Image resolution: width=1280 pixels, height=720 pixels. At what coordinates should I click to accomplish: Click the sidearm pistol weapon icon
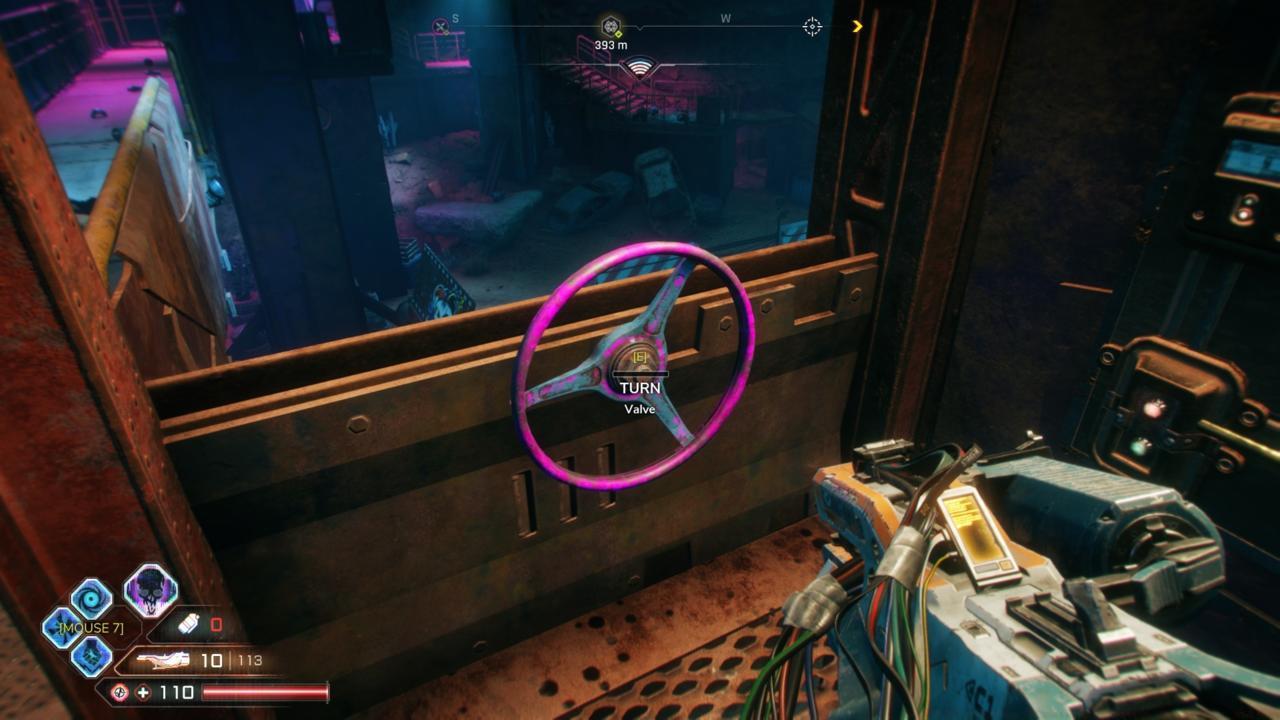(x=163, y=660)
